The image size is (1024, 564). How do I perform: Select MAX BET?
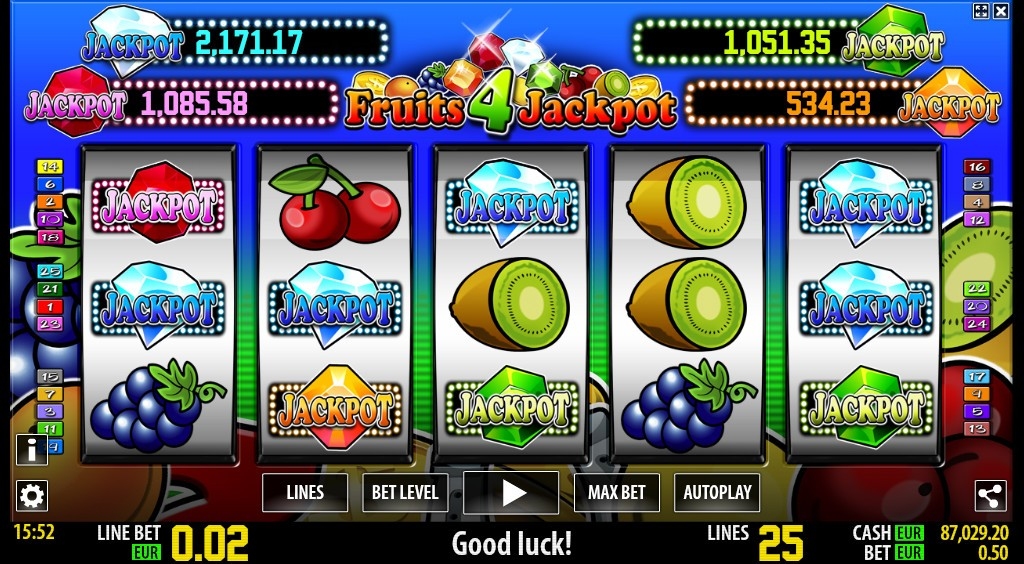(617, 492)
